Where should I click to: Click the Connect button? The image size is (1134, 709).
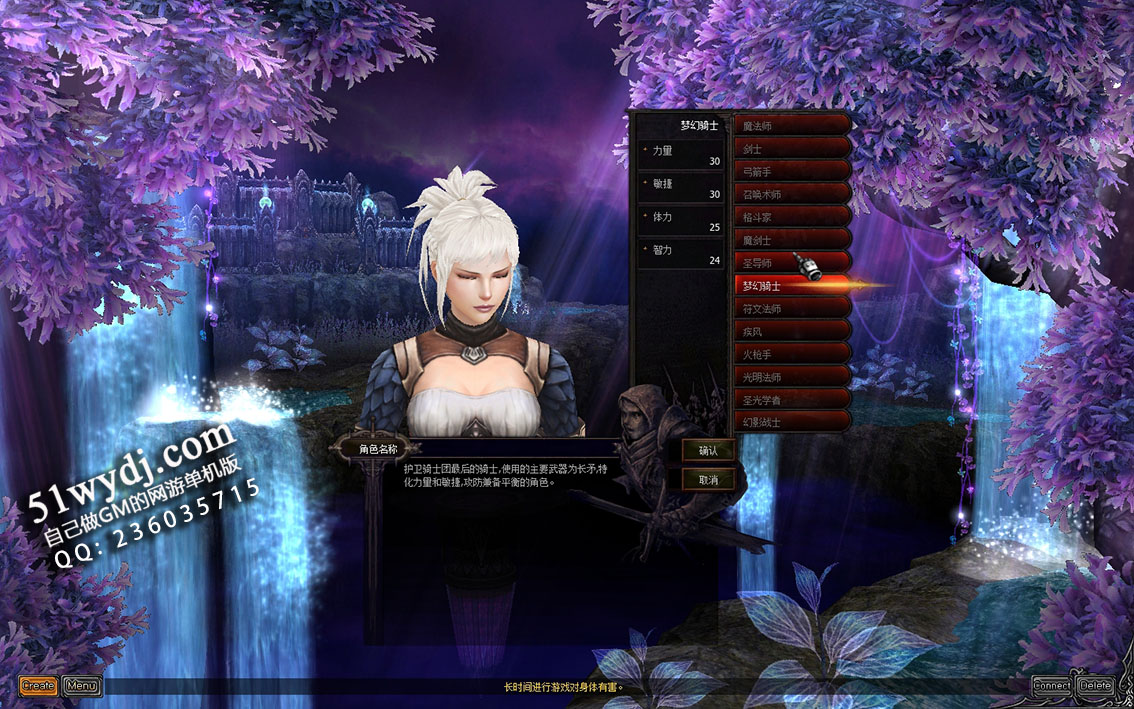pos(1052,686)
